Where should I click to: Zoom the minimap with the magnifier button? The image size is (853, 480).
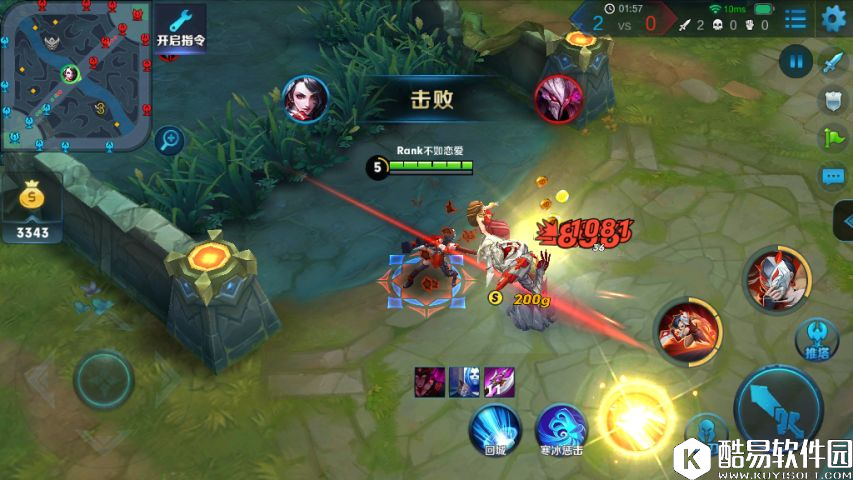pyautogui.click(x=170, y=139)
